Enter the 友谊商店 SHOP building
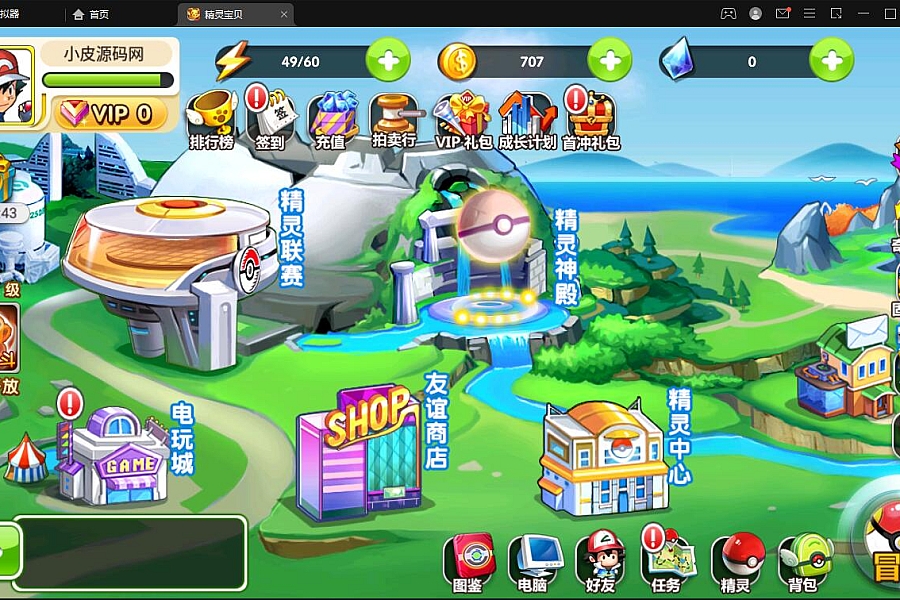 [360, 448]
